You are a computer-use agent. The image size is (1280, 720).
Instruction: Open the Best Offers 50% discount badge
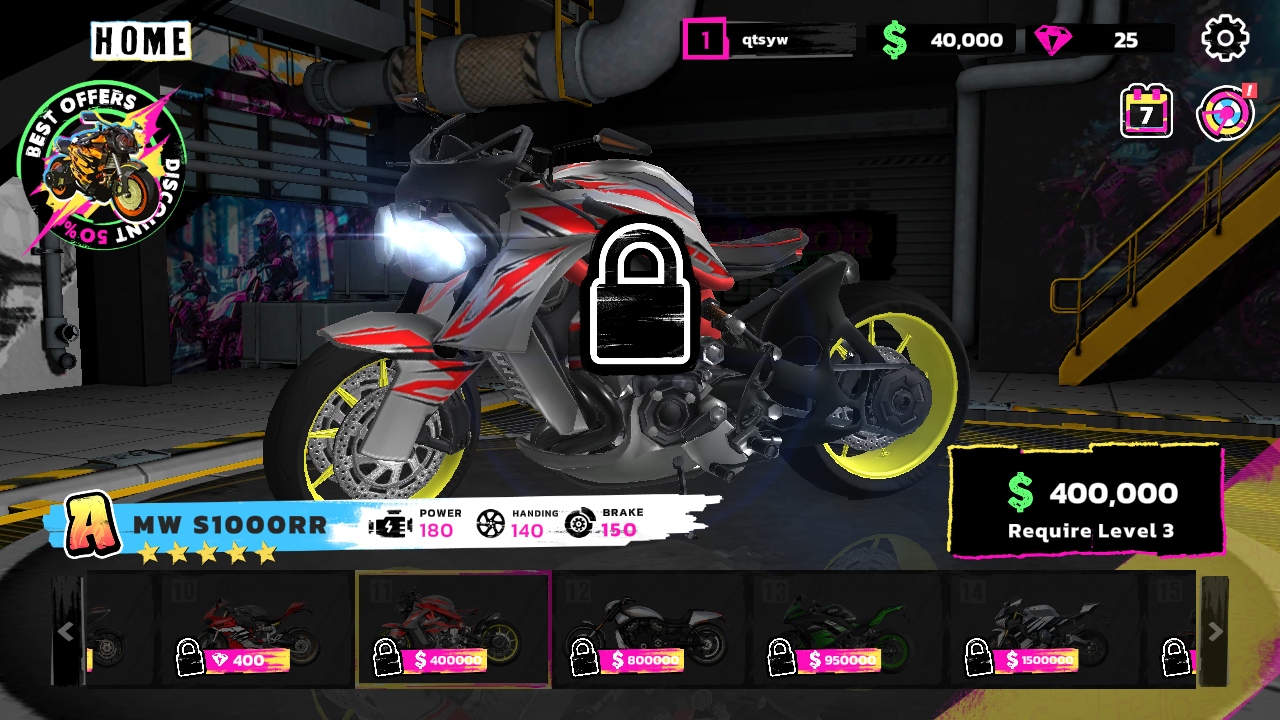(x=102, y=166)
